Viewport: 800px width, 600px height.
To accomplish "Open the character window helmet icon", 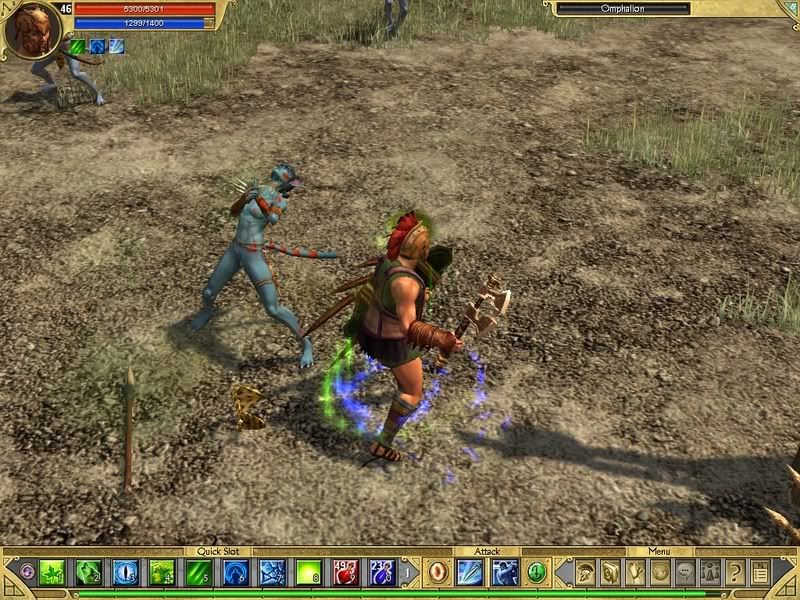I will pos(583,572).
